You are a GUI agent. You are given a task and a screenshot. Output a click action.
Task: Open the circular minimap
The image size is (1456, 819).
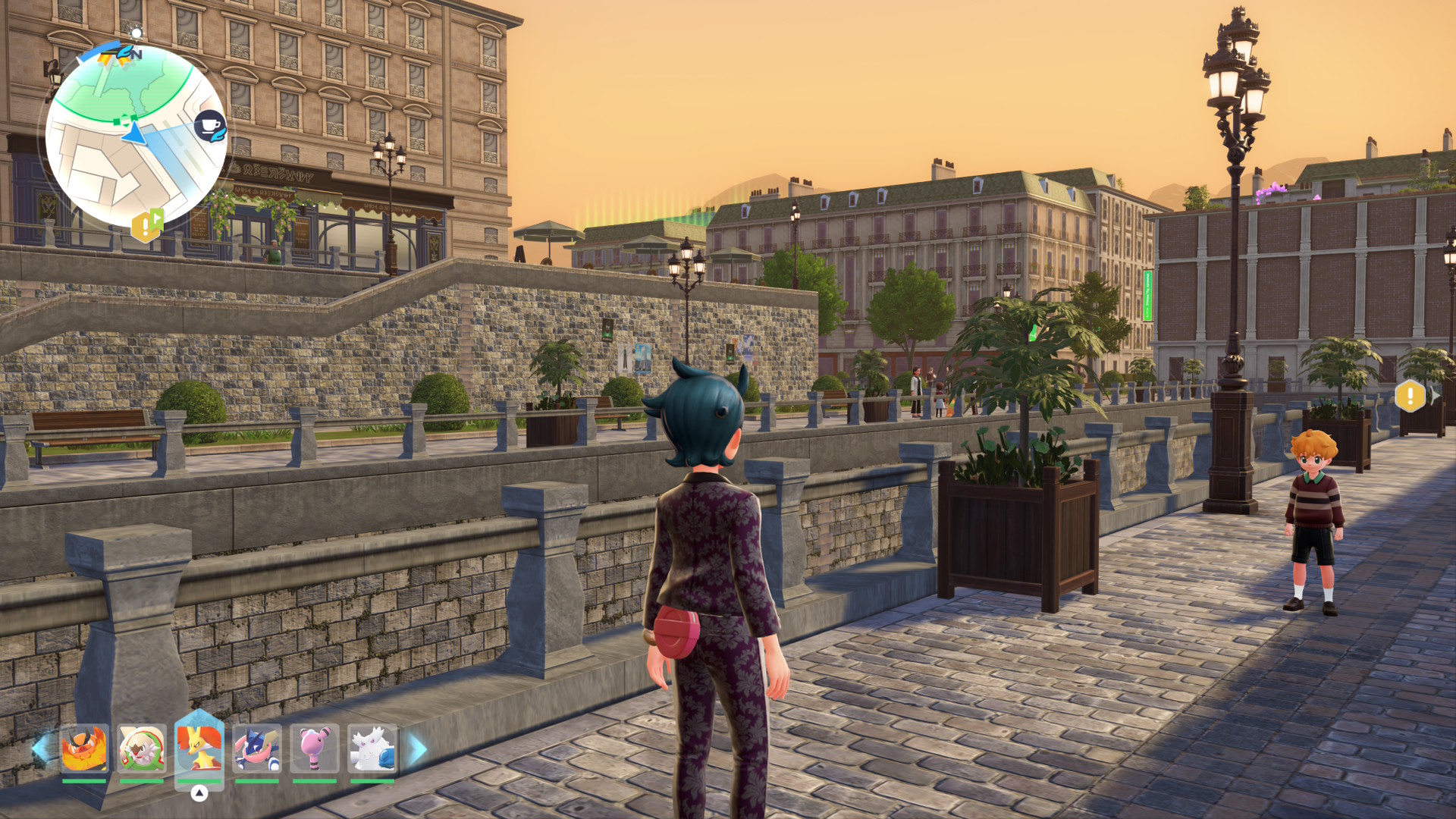[136, 136]
